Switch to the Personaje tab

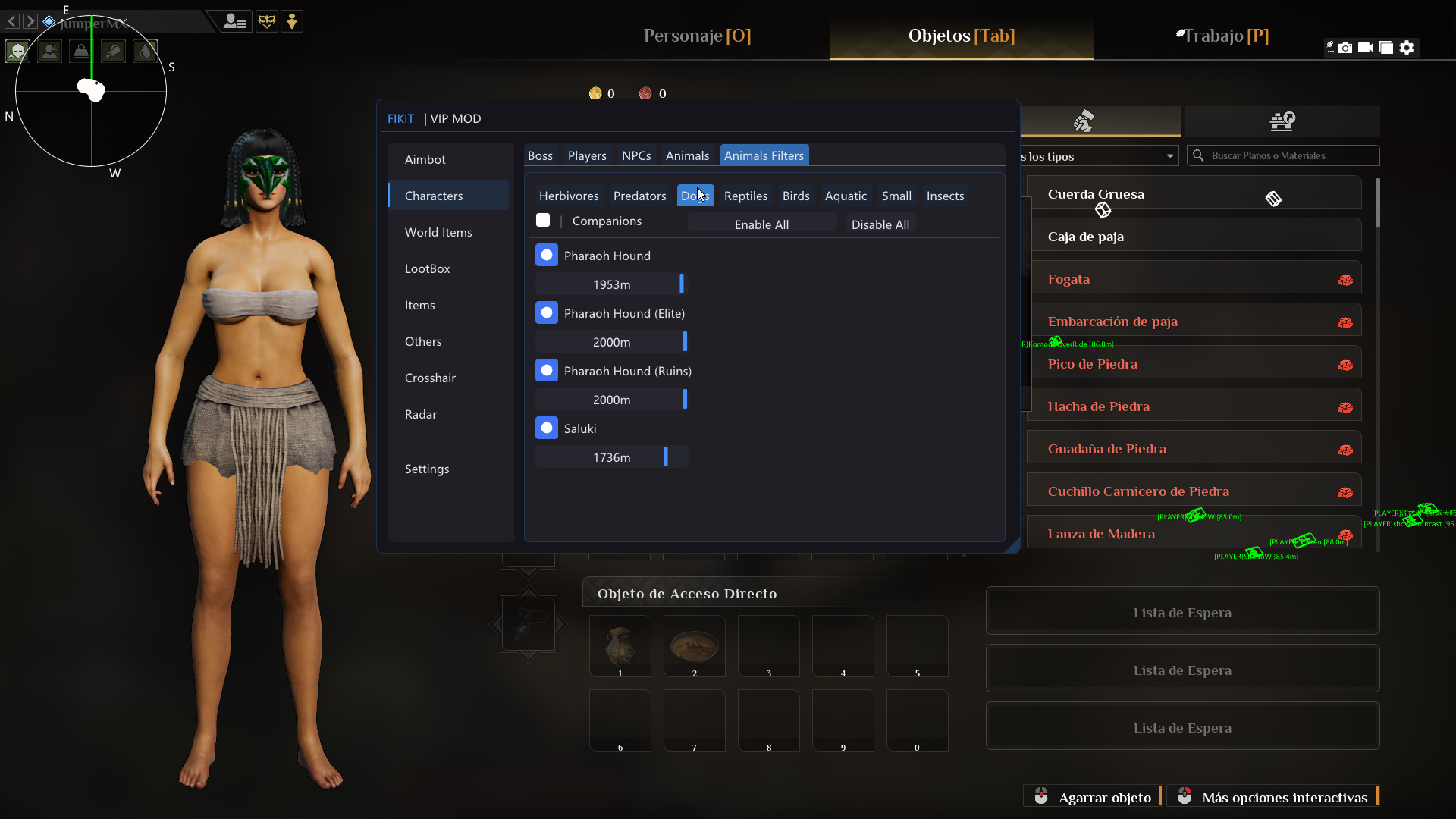click(x=696, y=36)
